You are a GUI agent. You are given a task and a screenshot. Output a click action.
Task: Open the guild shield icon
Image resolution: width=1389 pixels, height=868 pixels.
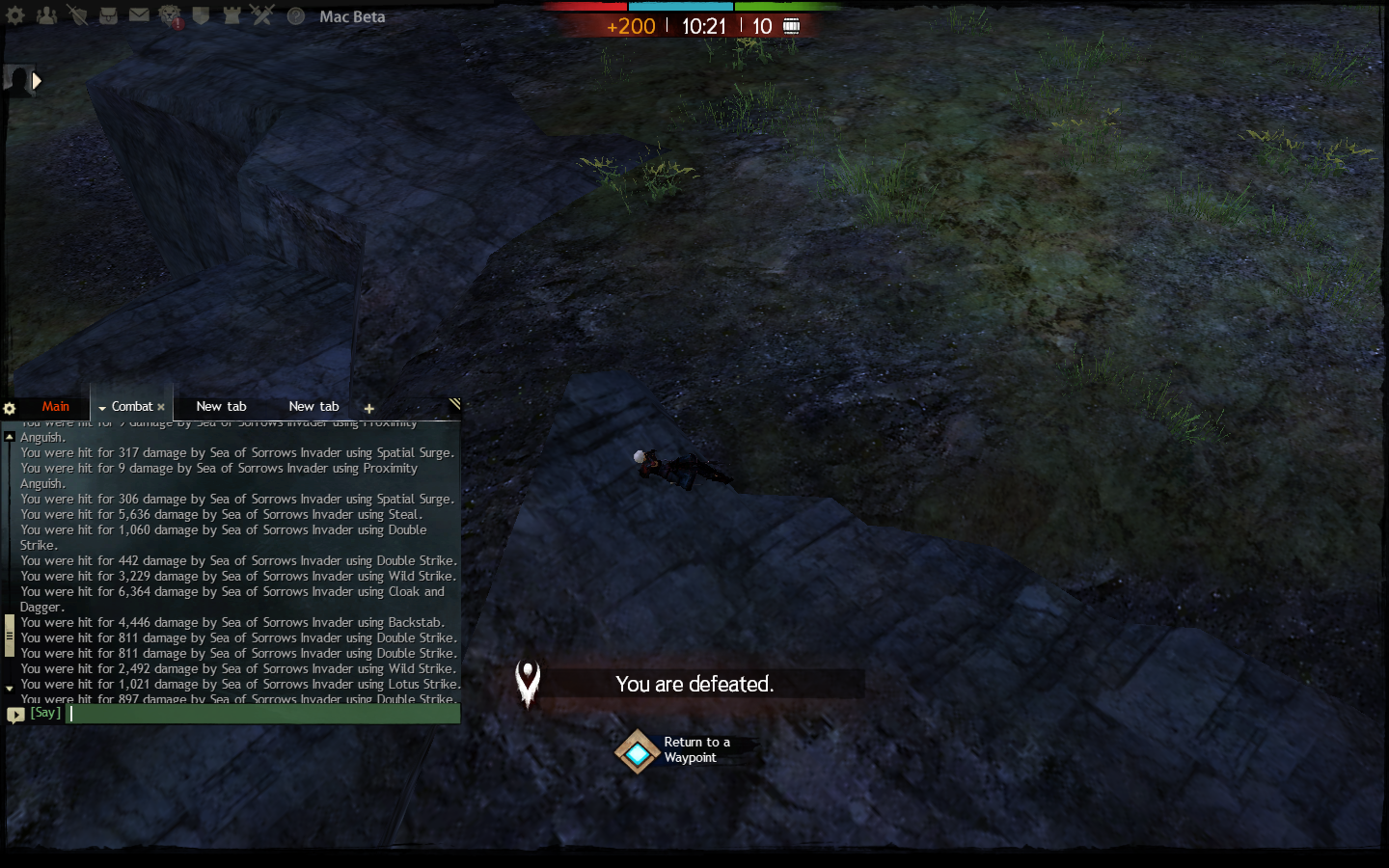tap(201, 15)
